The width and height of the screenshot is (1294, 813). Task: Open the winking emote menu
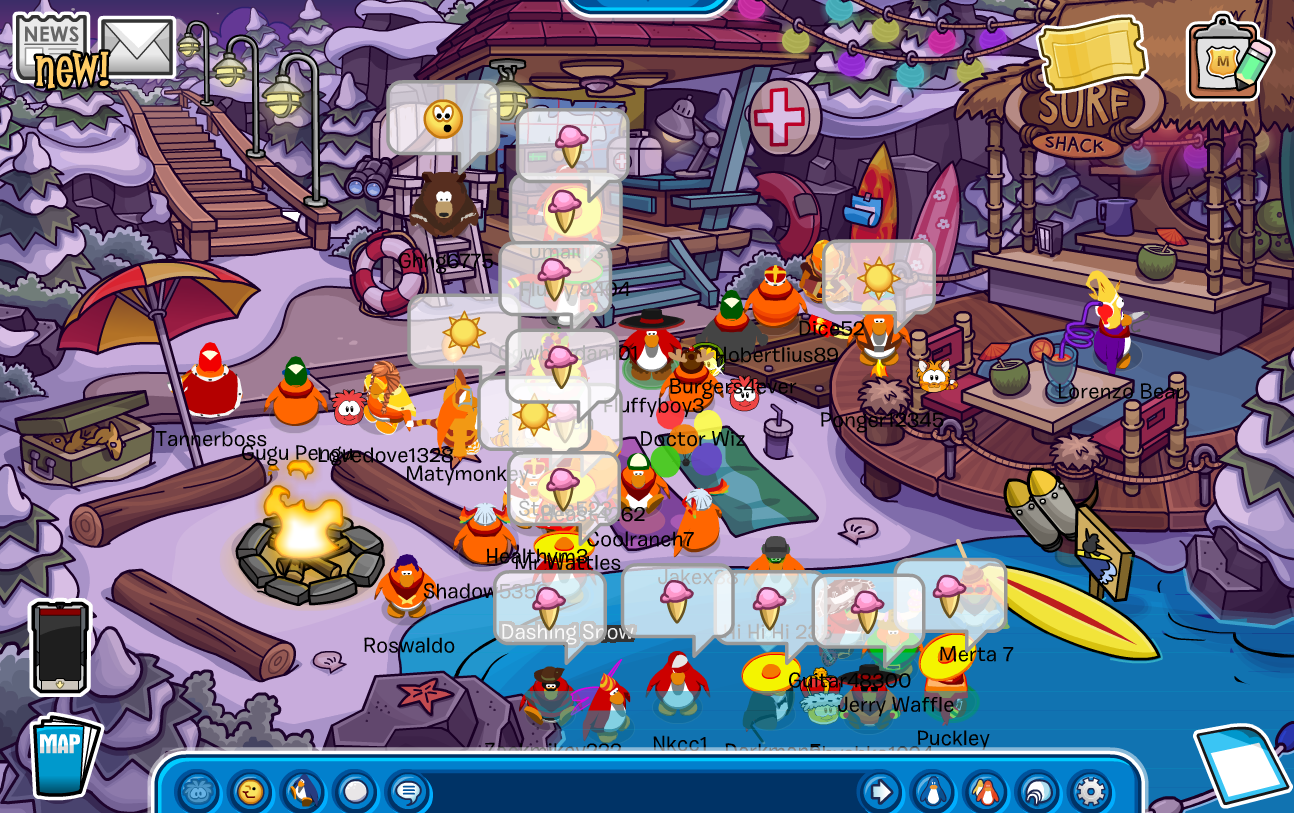click(x=251, y=793)
